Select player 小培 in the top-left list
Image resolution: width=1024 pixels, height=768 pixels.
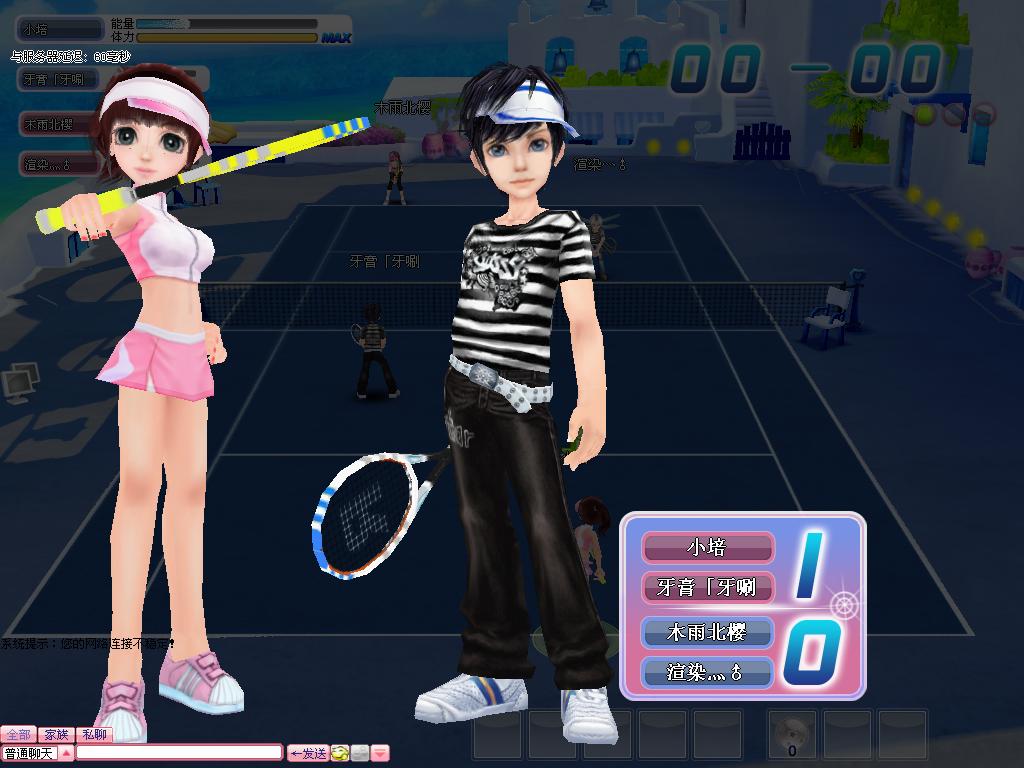coord(60,30)
